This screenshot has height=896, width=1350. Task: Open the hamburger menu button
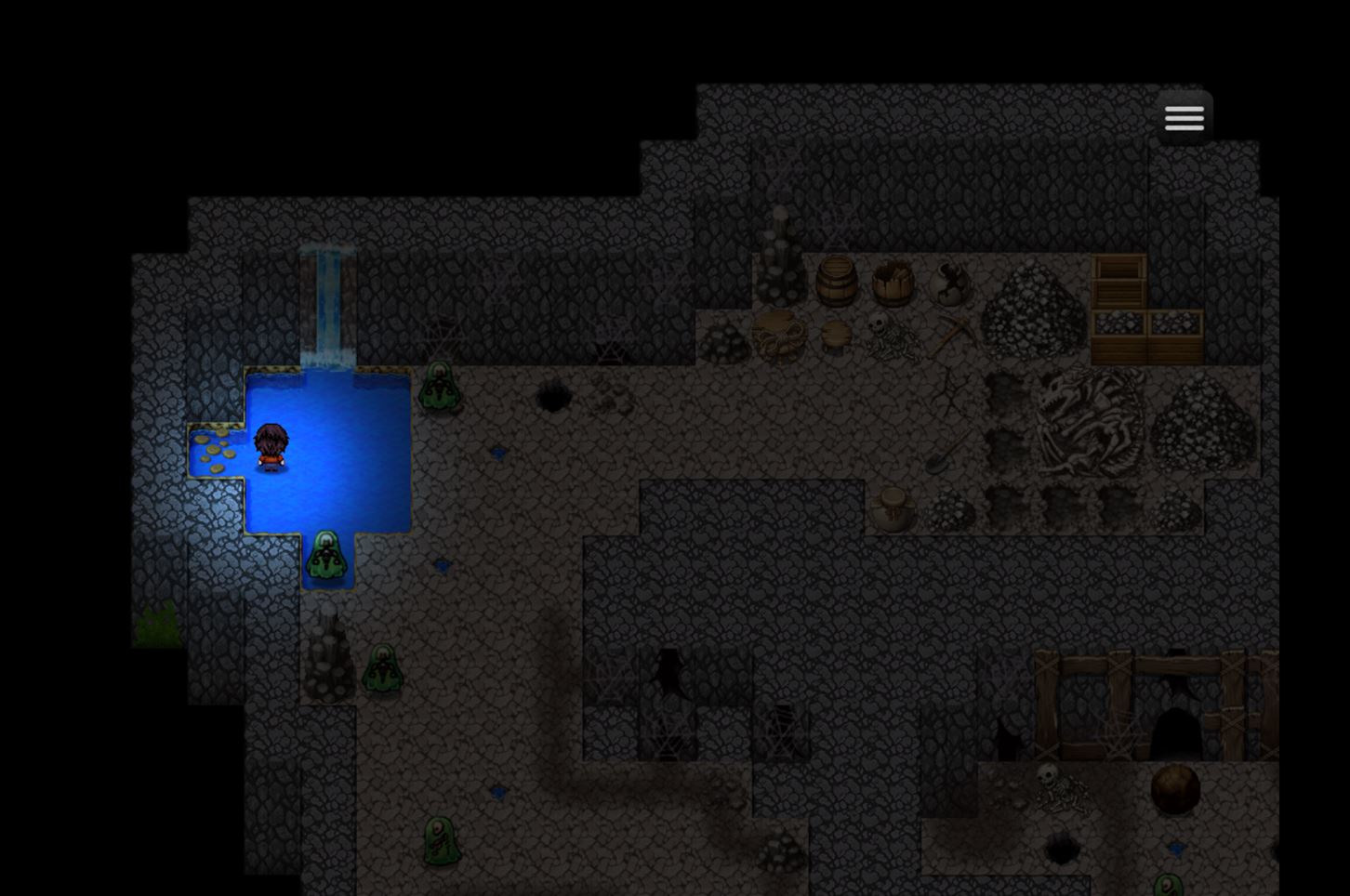coord(1184,118)
